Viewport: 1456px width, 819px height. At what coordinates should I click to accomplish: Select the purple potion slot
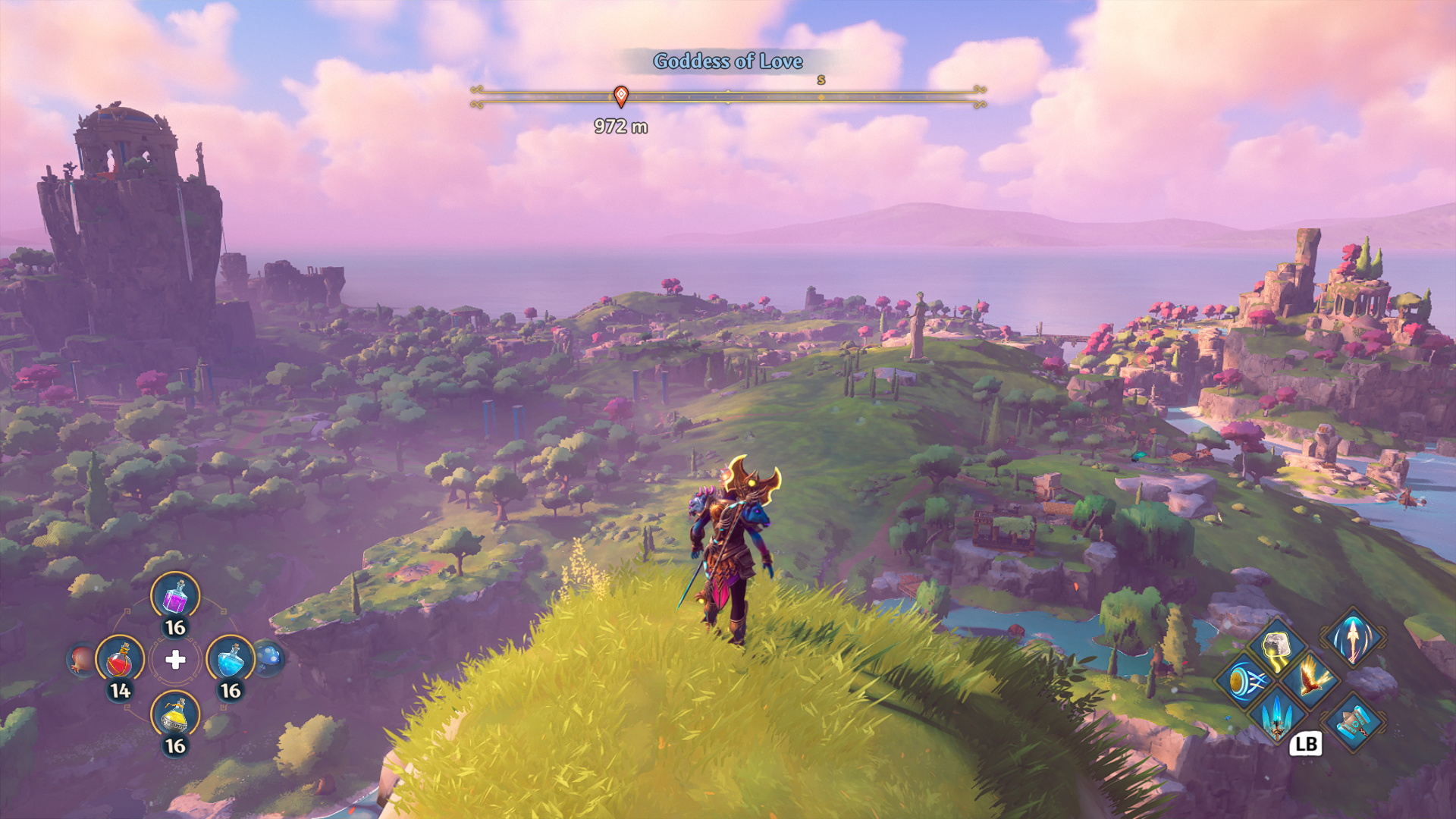[175, 596]
